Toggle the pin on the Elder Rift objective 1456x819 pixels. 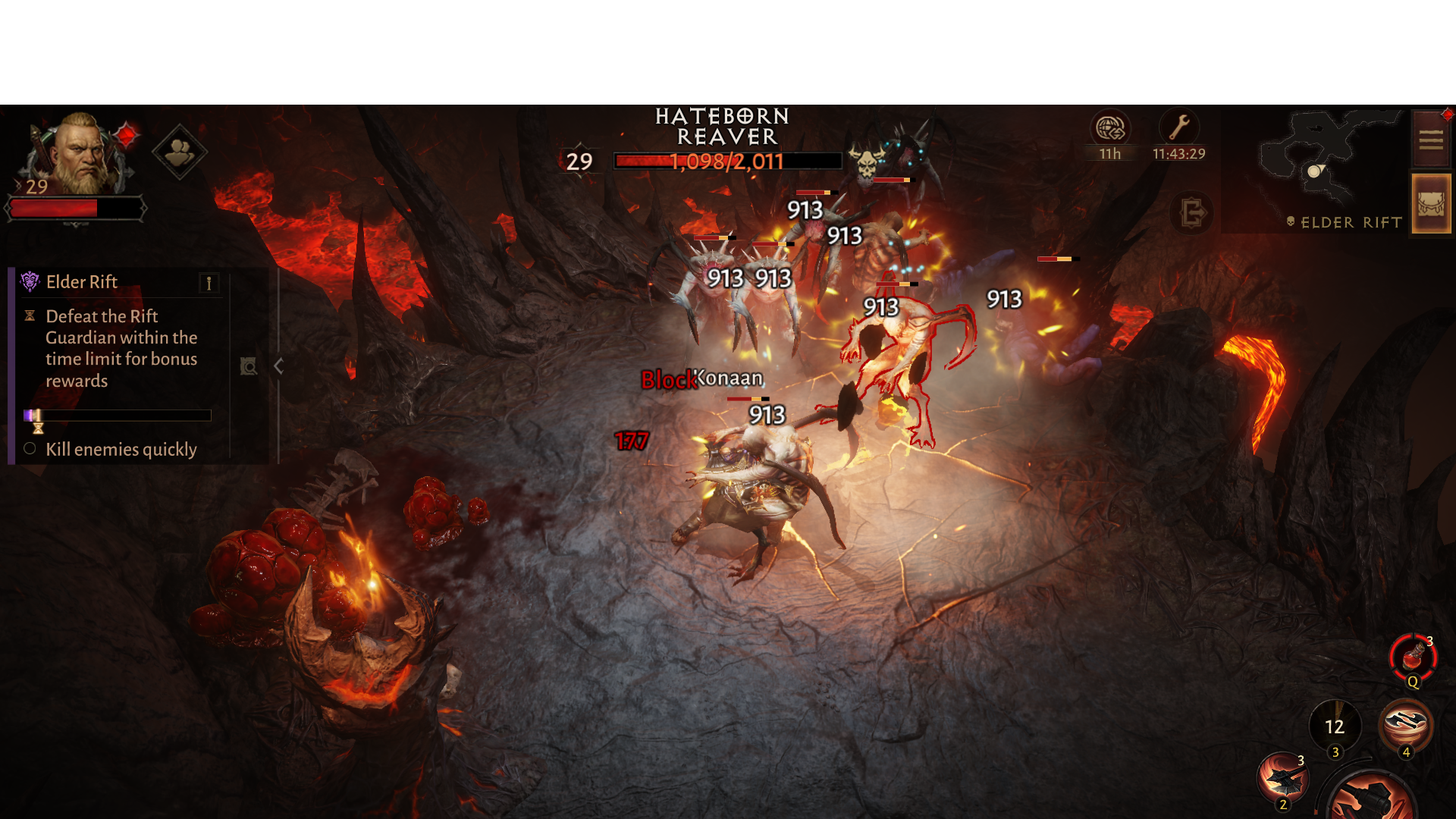click(x=209, y=284)
